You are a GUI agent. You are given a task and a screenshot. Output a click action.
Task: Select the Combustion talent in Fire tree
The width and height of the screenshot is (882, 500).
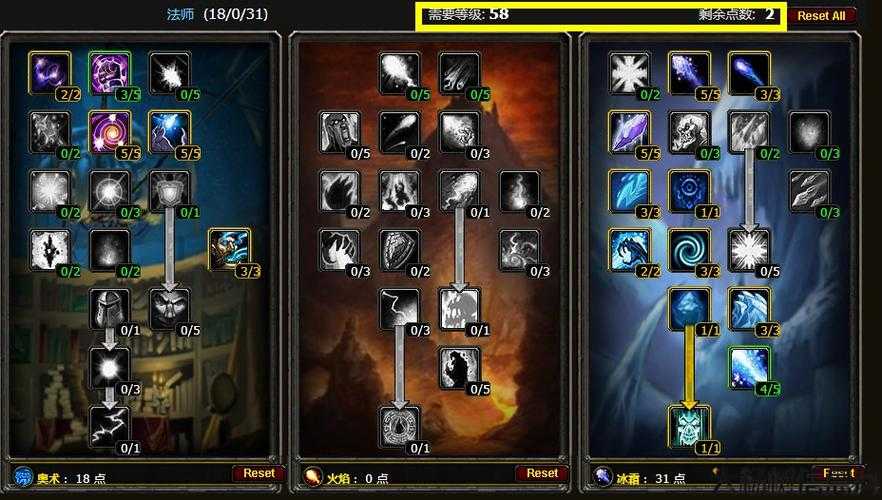pyautogui.click(x=400, y=425)
